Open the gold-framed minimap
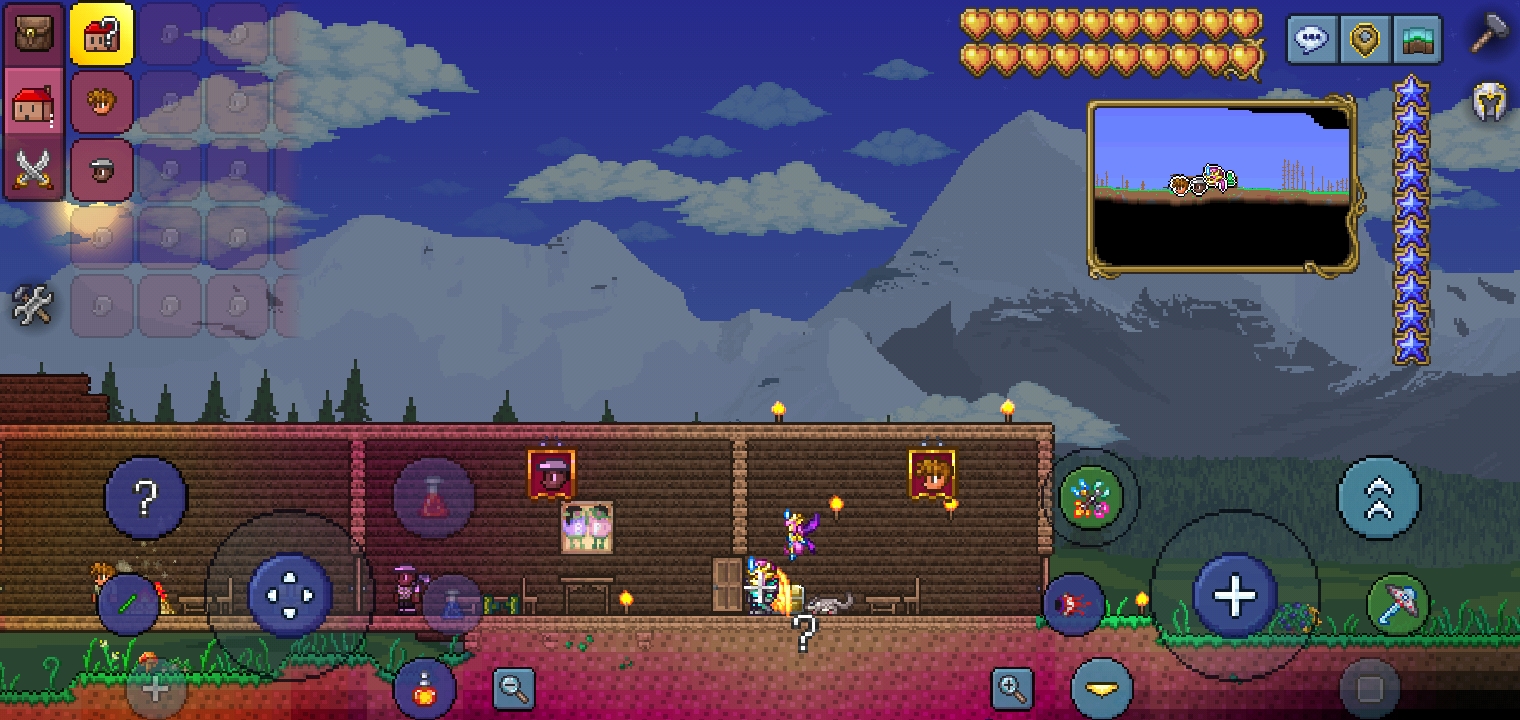1520x720 pixels. (1221, 187)
